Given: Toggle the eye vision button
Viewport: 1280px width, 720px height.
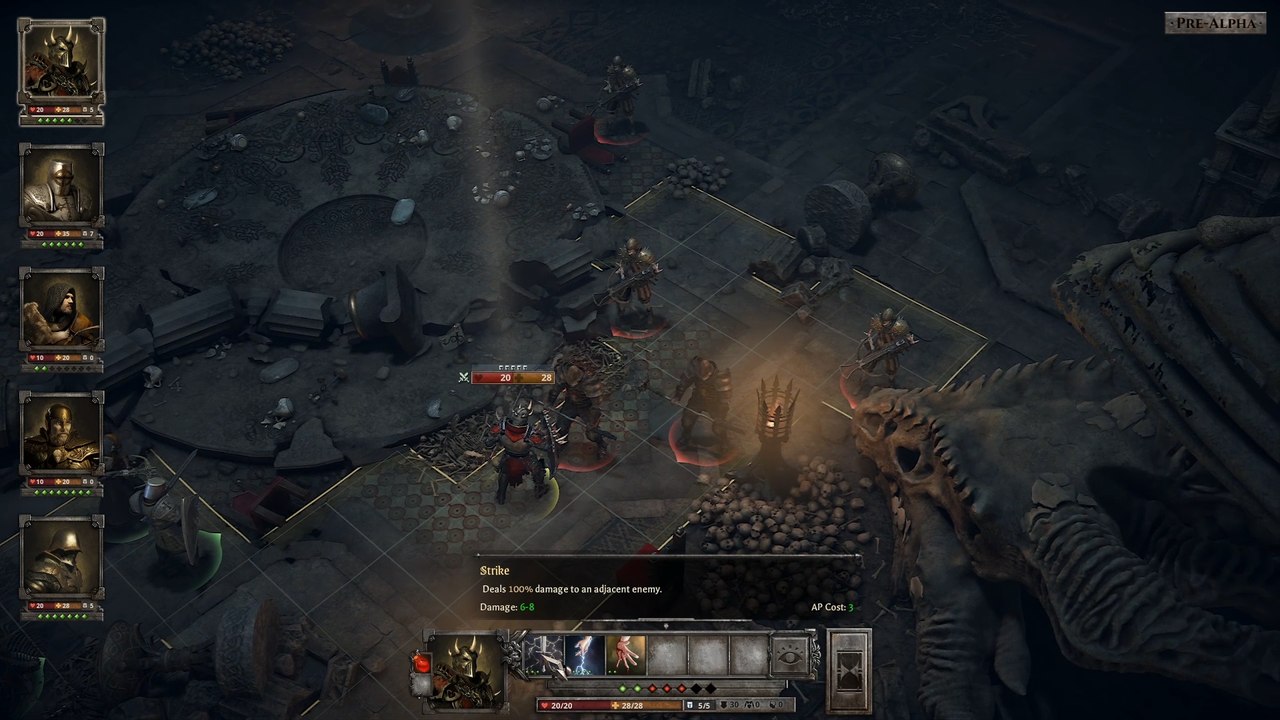Looking at the screenshot, I should pos(790,657).
